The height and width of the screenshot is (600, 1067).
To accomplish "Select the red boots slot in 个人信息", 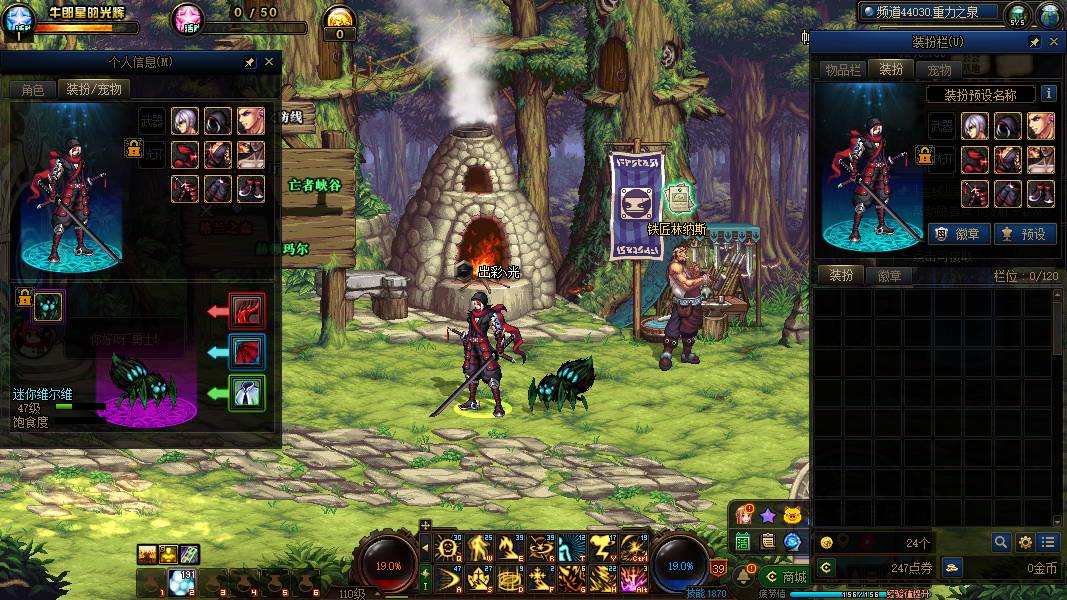I will 251,188.
